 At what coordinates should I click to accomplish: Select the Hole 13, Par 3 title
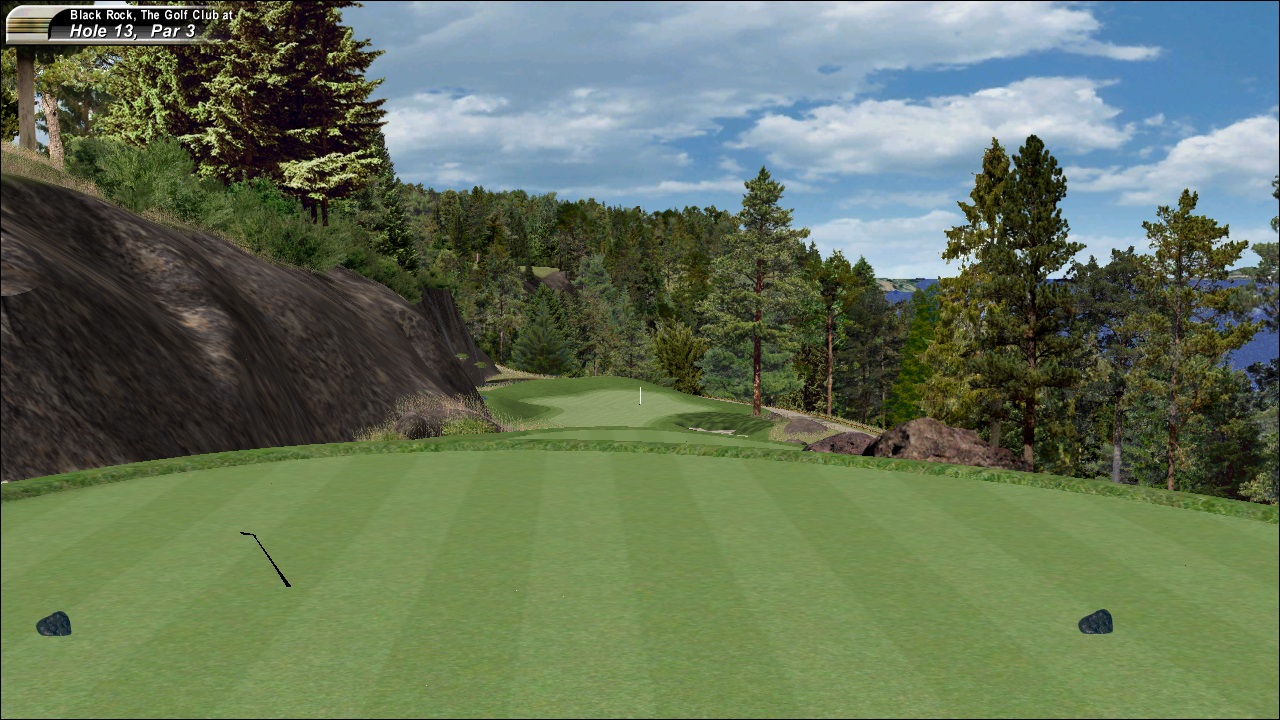[x=135, y=30]
